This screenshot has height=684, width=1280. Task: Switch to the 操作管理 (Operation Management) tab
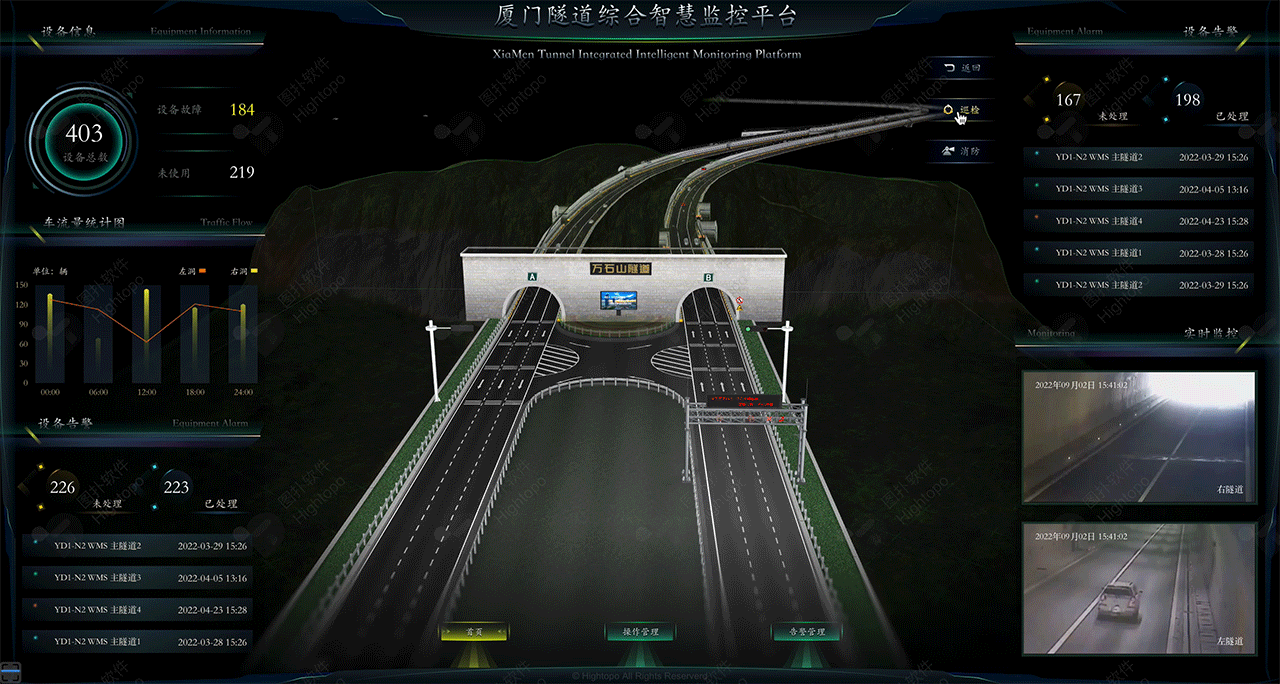coord(640,632)
